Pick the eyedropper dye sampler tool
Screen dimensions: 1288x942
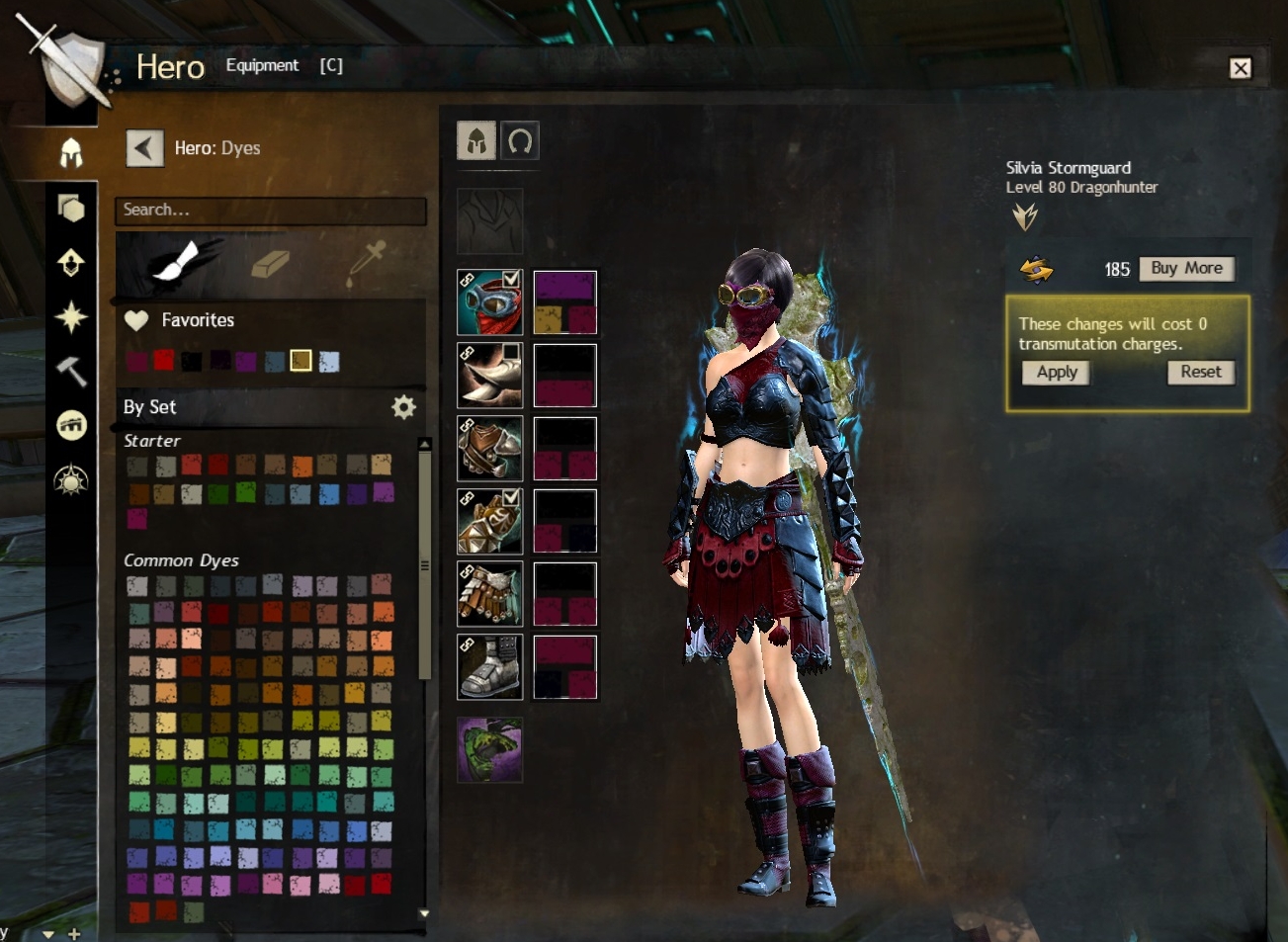(364, 264)
